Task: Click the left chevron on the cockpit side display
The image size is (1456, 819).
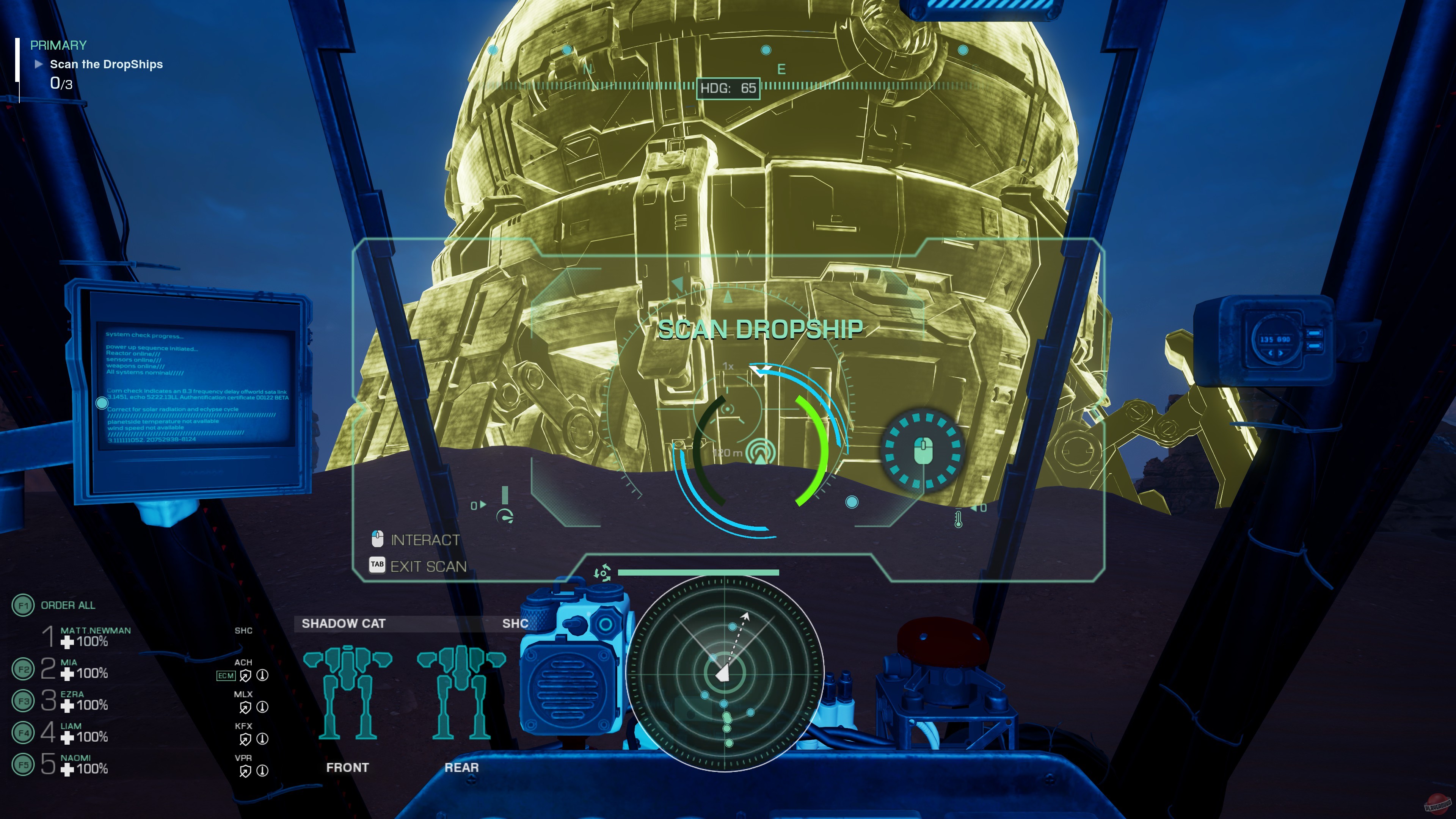Action: point(1271,353)
